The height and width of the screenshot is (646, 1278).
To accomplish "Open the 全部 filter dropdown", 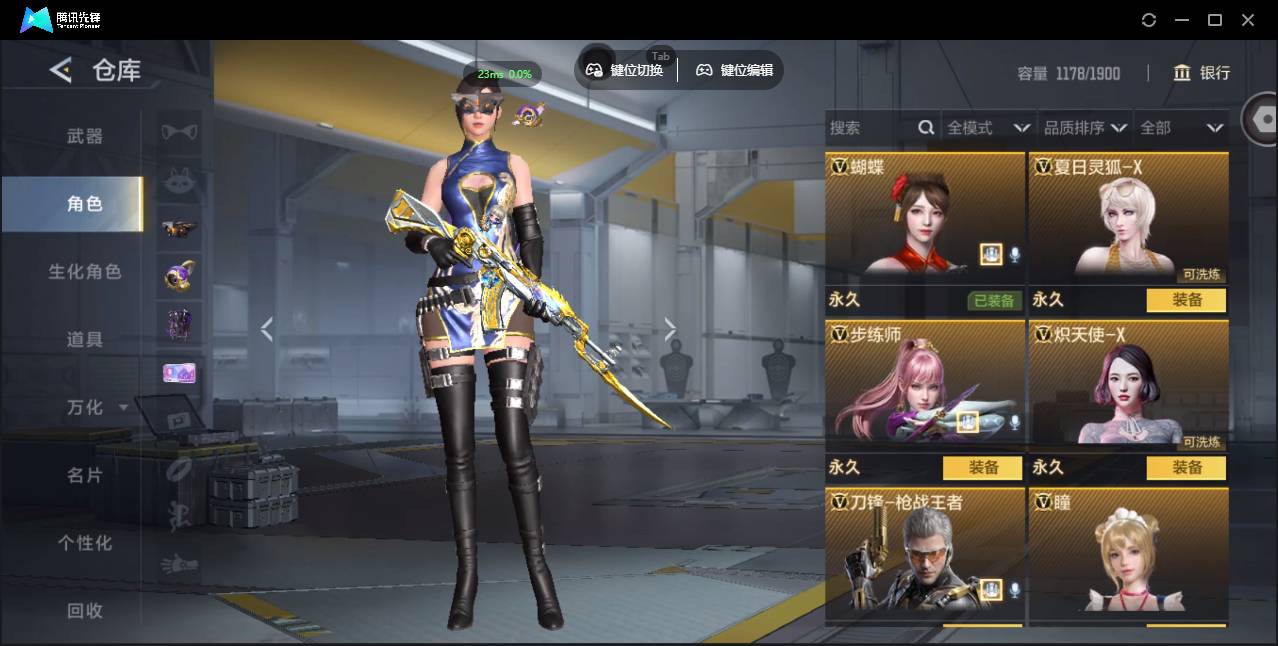I will (x=1181, y=128).
